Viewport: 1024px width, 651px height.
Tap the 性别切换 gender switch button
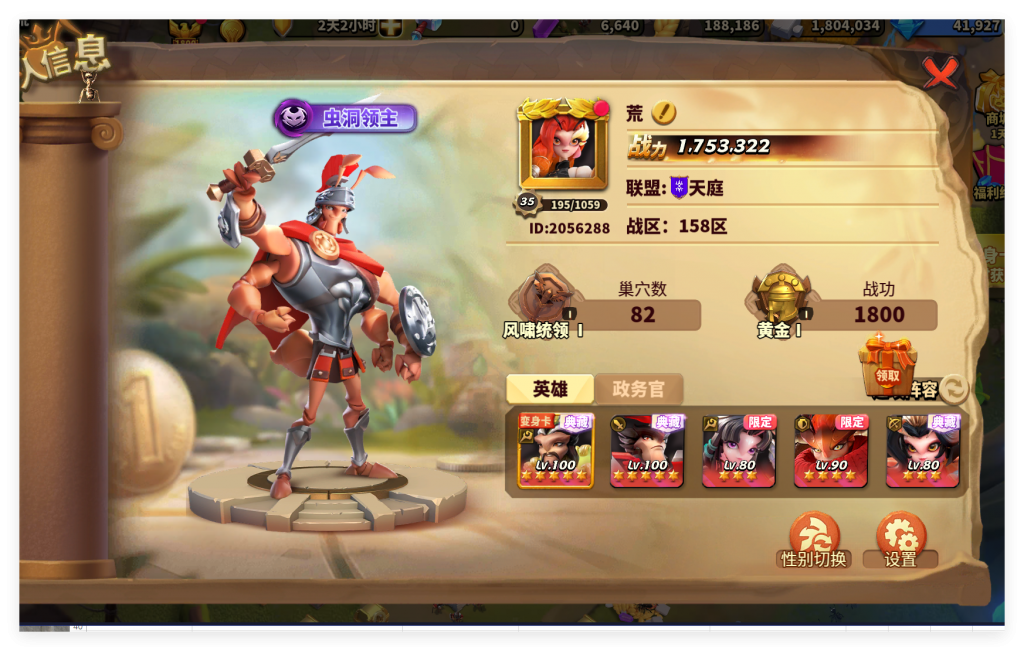click(x=814, y=540)
